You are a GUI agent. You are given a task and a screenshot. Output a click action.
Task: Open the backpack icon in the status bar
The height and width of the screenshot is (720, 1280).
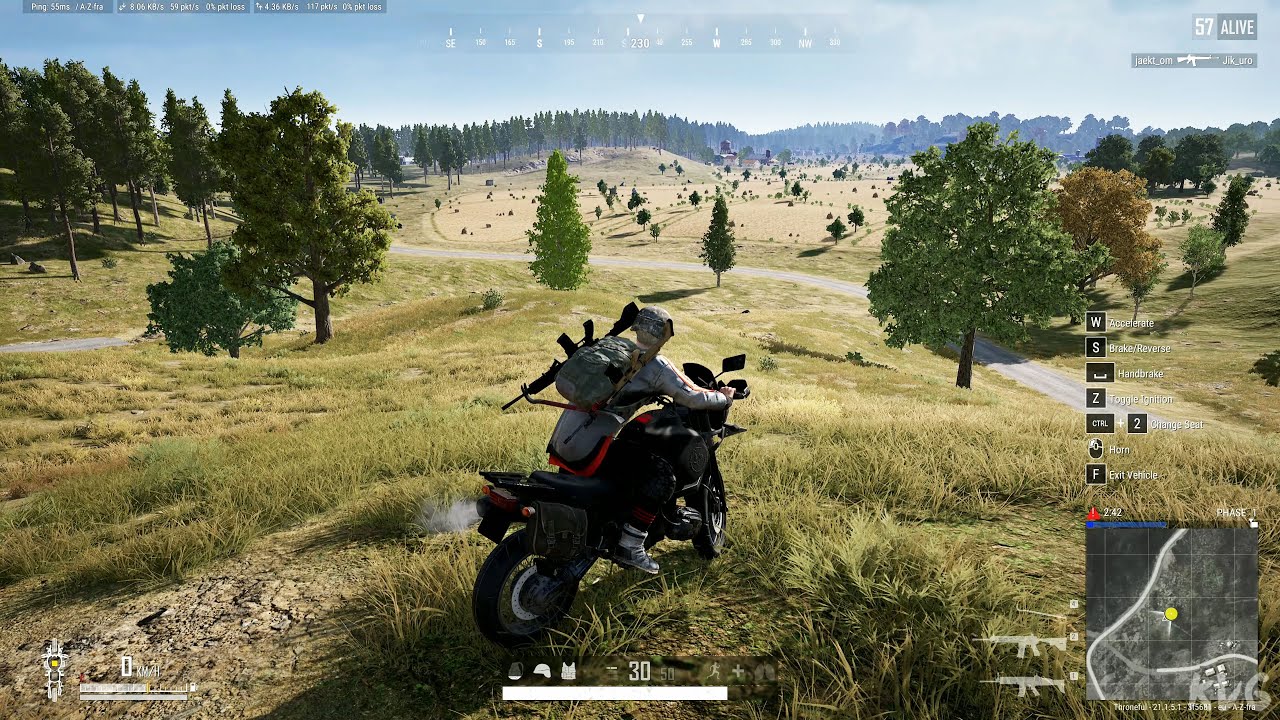pos(516,670)
